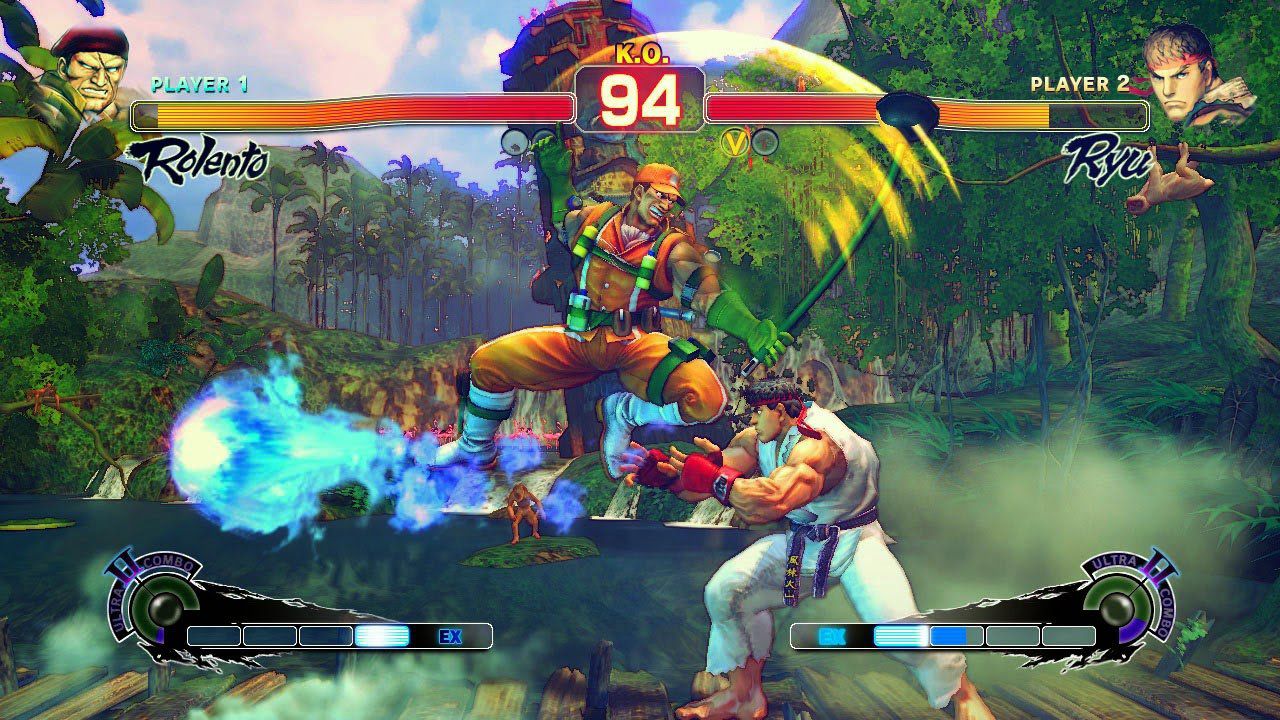Click the dark center orb of Ryu's Ultra gauge
The width and height of the screenshot is (1280, 720).
point(1115,608)
